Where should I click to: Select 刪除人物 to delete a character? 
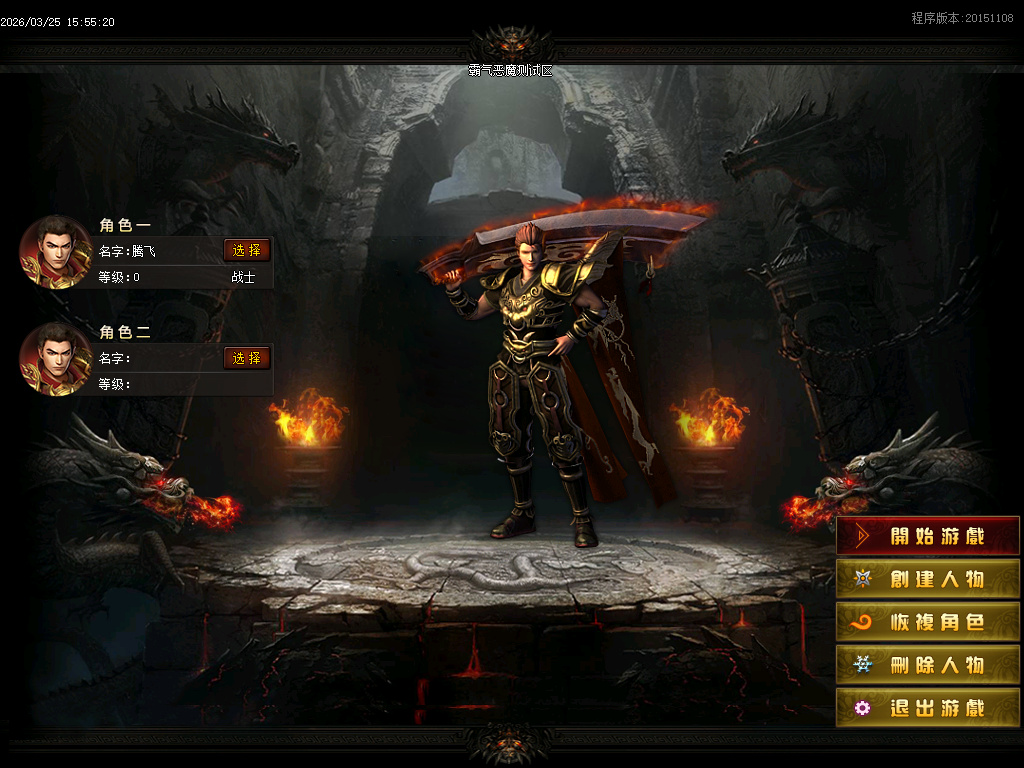tap(928, 665)
